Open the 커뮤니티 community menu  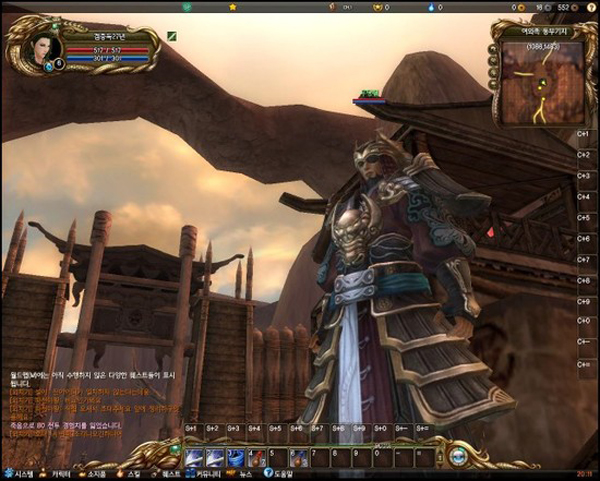pos(203,473)
